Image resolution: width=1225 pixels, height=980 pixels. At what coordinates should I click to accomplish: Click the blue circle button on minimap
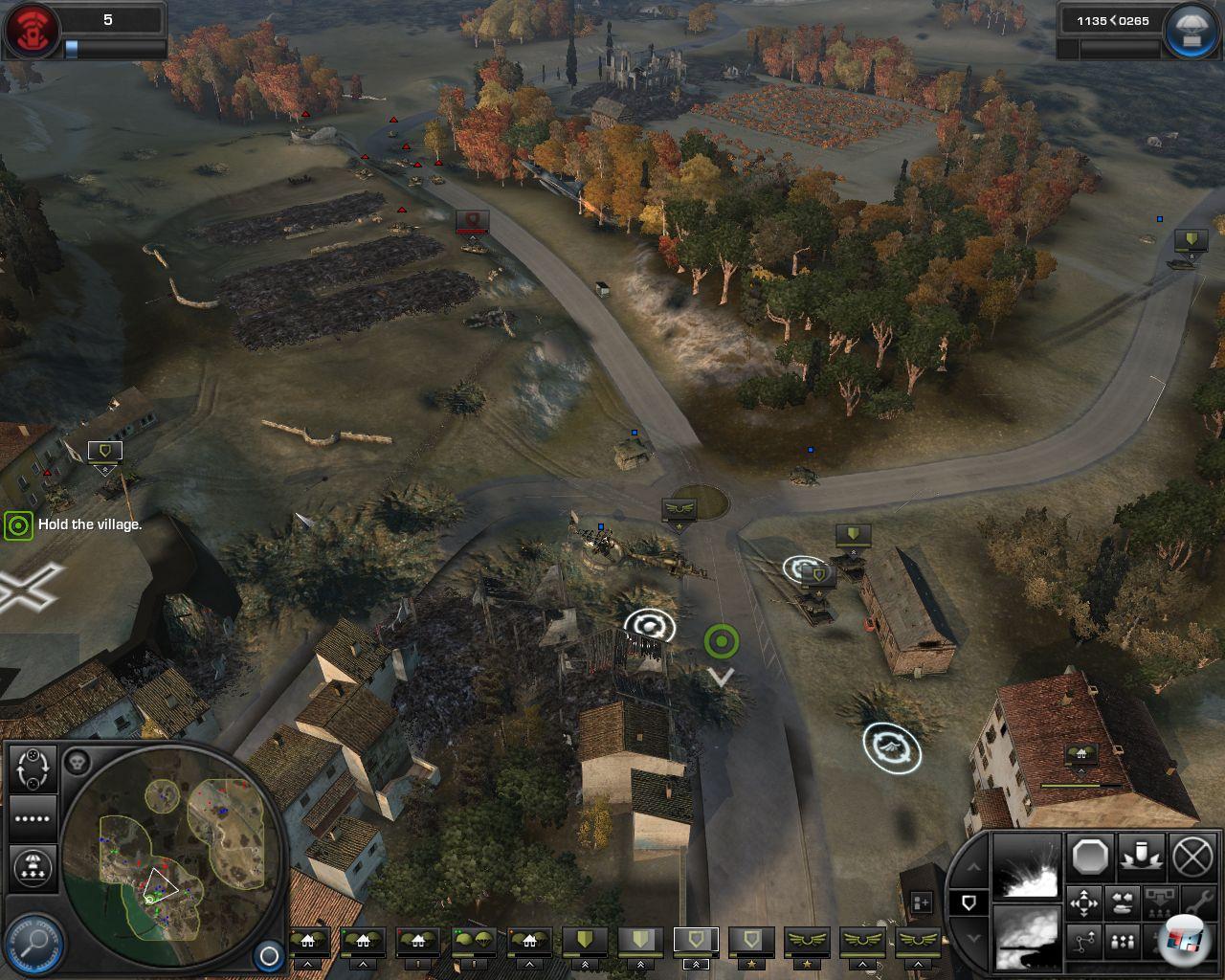pyautogui.click(x=269, y=955)
